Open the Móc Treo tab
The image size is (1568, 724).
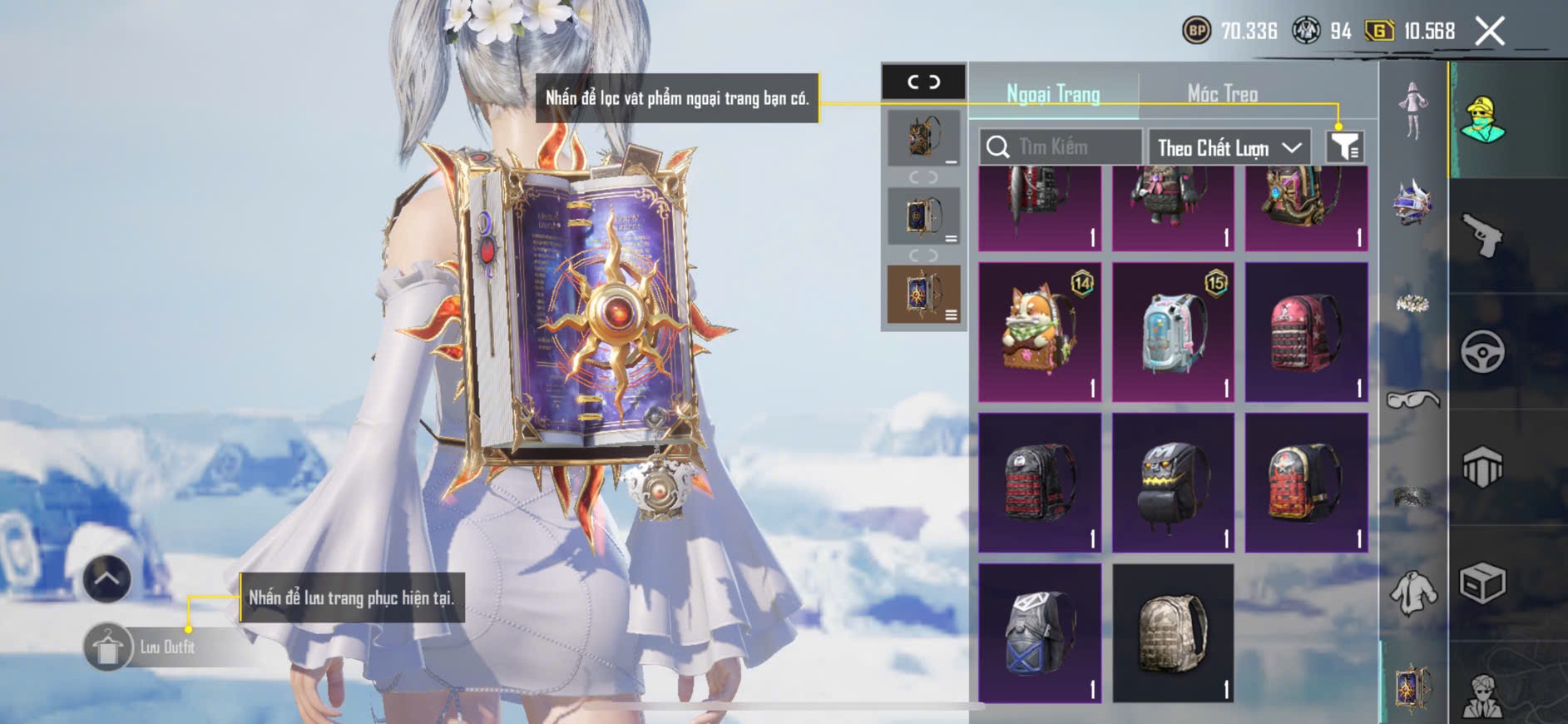pos(1222,94)
